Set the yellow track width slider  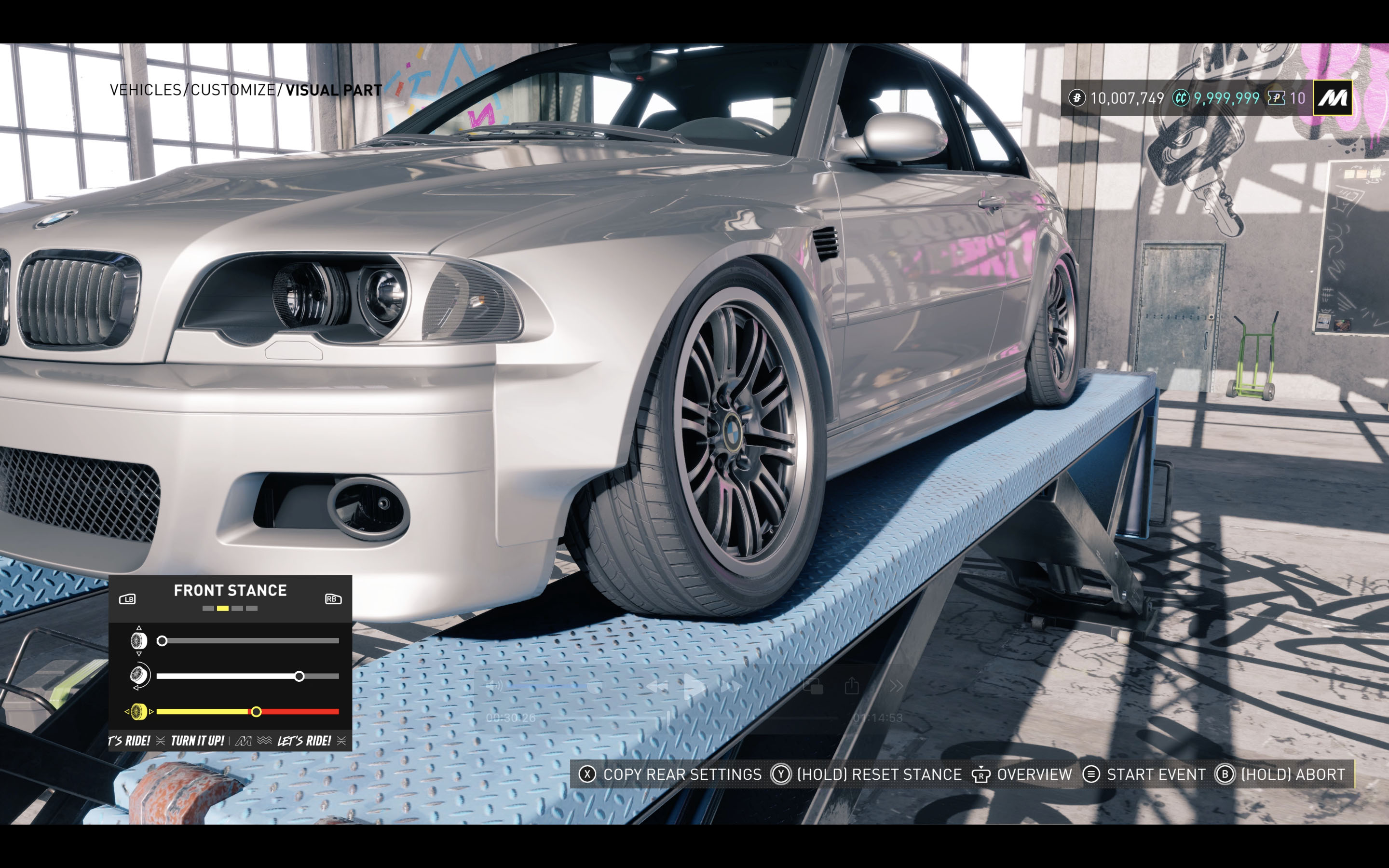coord(256,712)
